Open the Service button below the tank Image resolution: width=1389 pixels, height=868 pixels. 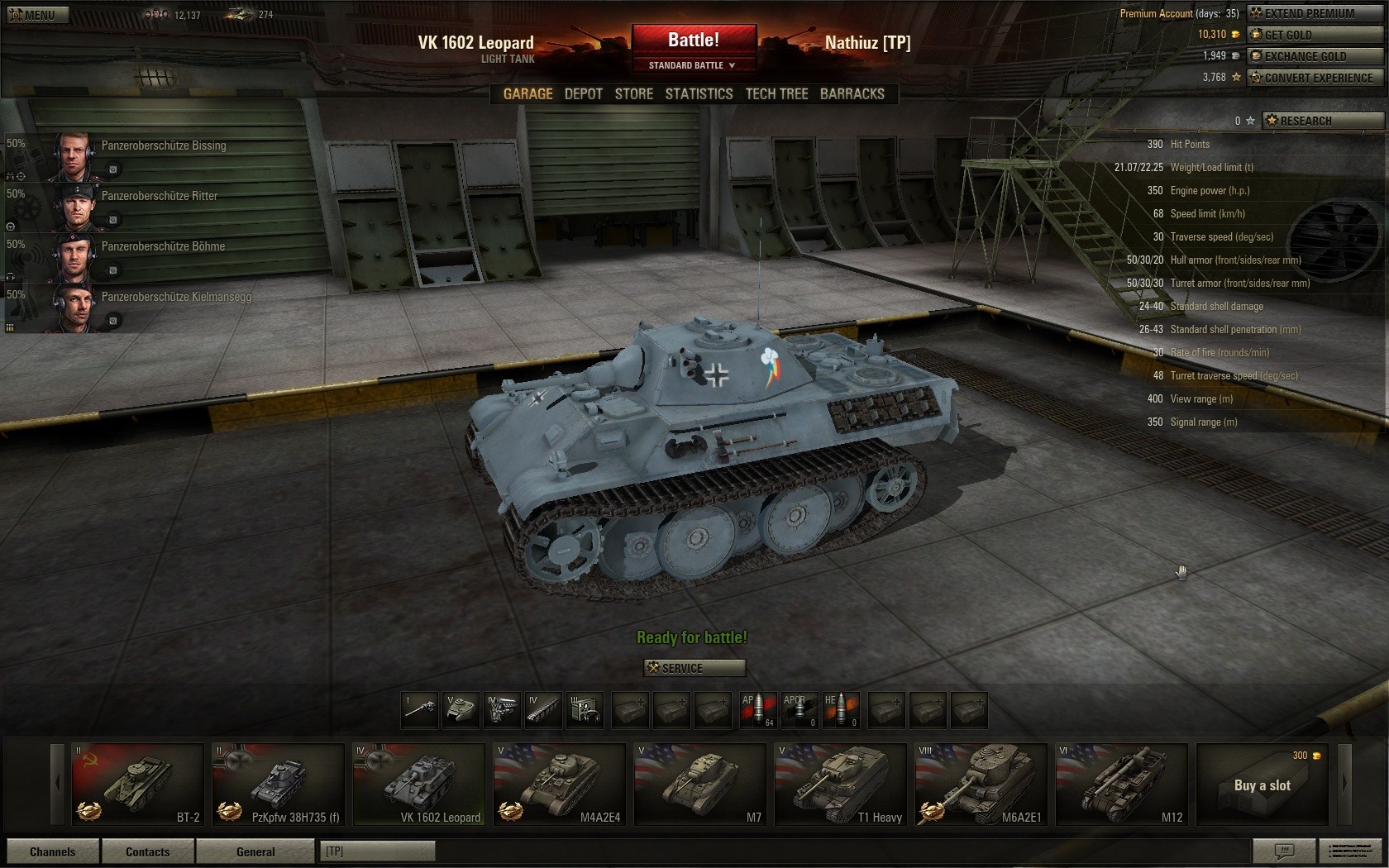pyautogui.click(x=694, y=668)
